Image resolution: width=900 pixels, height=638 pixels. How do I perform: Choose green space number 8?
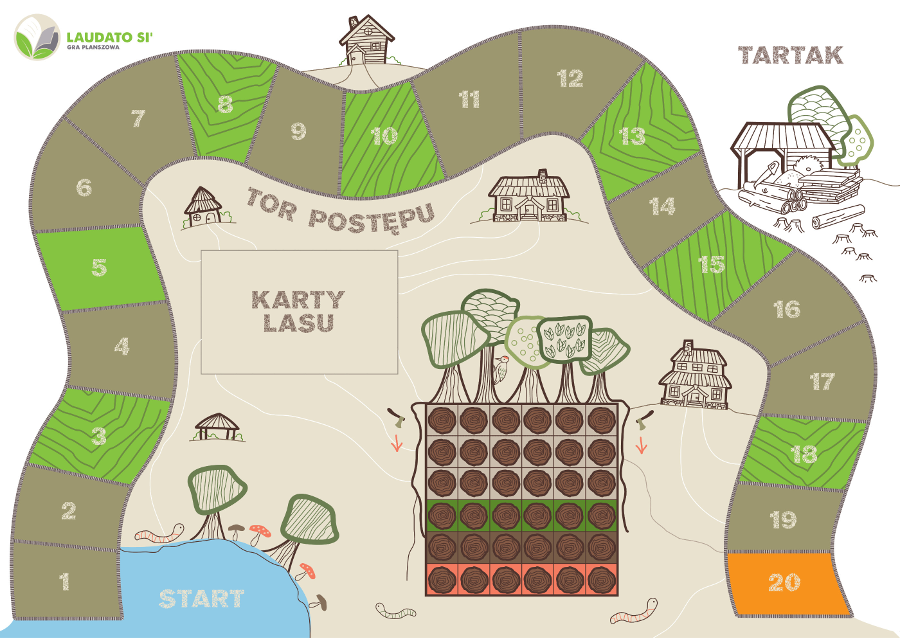click(x=225, y=104)
